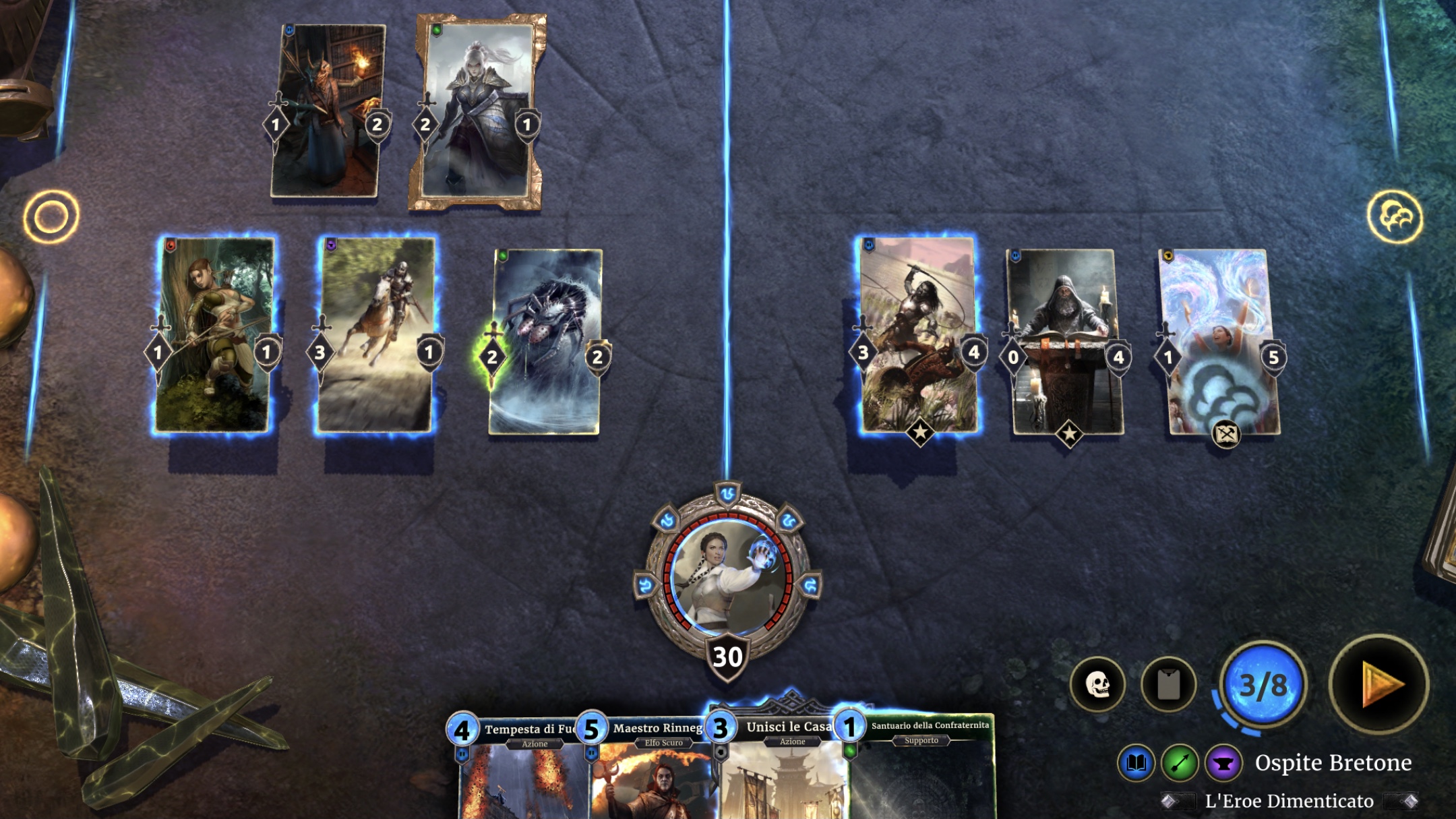Target the enemy Argonian library creature
Viewport: 1456px width, 819px height.
pyautogui.click(x=328, y=111)
